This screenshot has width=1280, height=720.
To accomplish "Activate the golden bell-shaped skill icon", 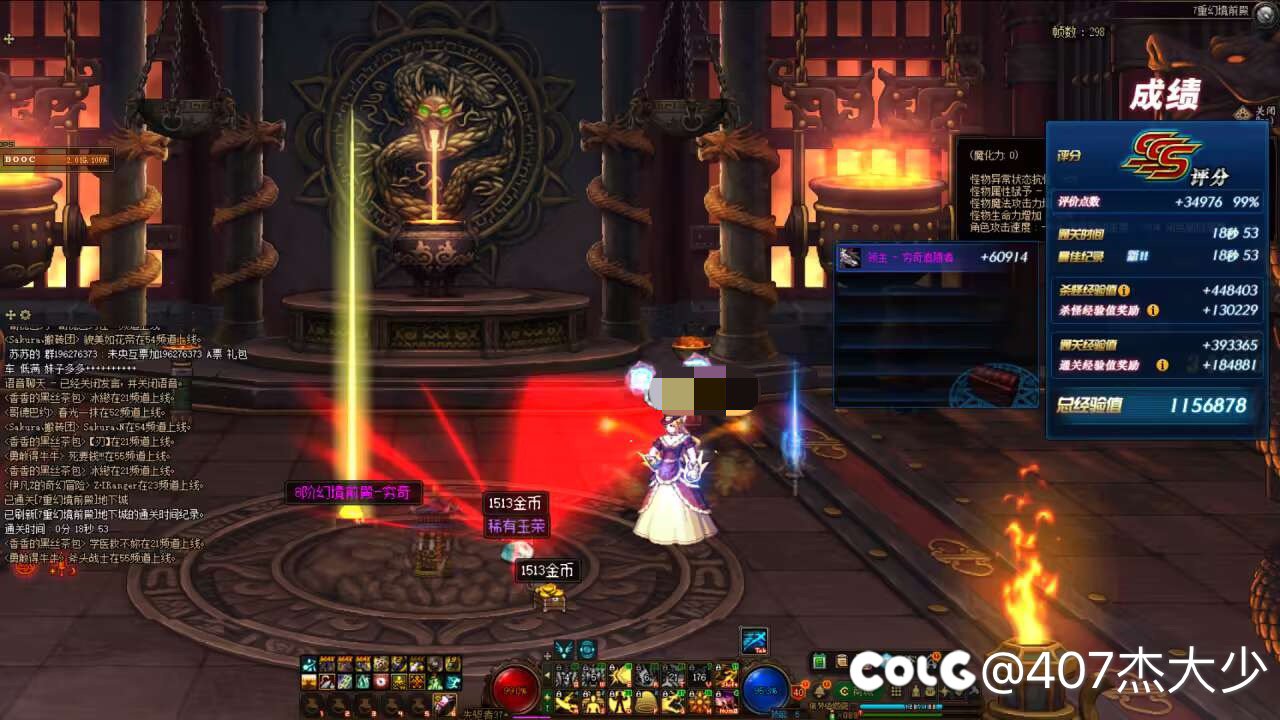I will tap(646, 703).
